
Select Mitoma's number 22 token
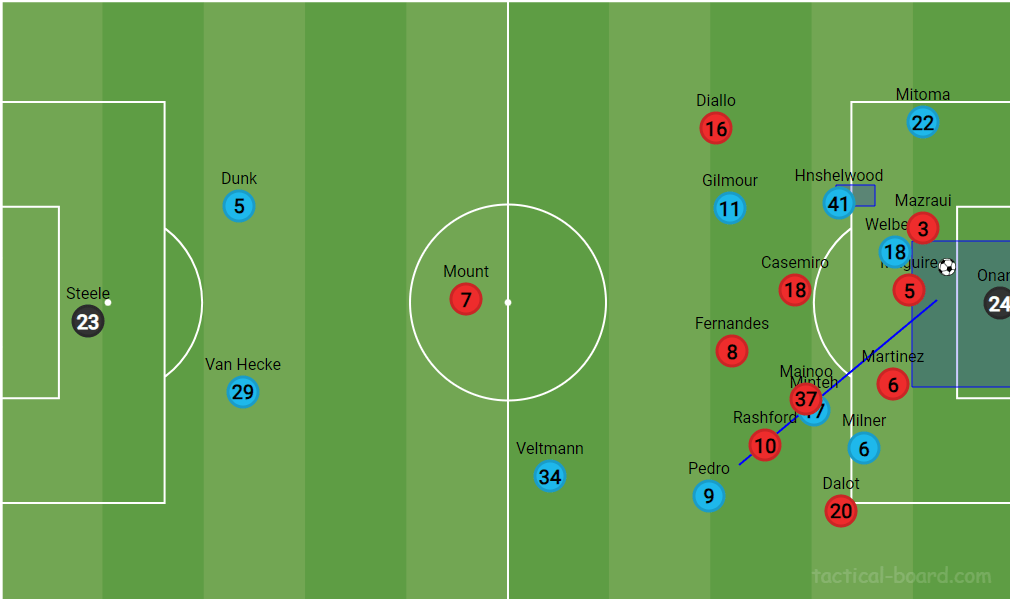[923, 123]
